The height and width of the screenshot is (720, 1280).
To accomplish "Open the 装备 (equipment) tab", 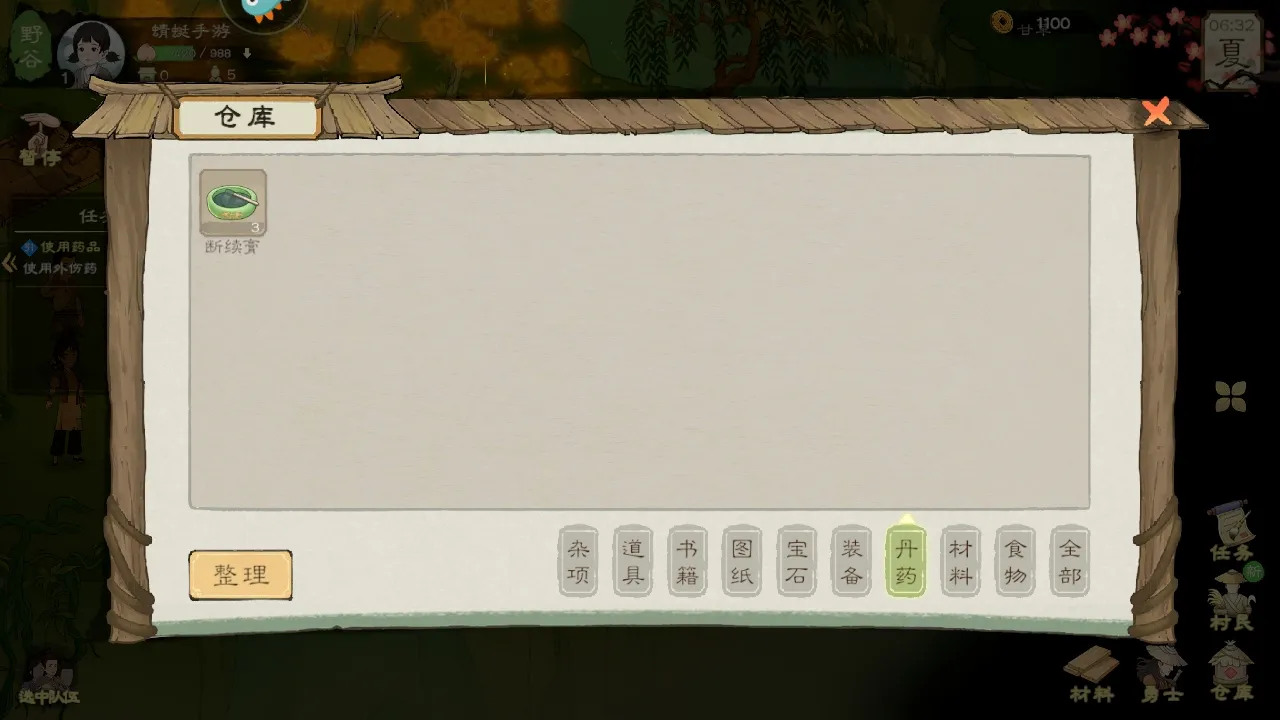I will pyautogui.click(x=851, y=561).
